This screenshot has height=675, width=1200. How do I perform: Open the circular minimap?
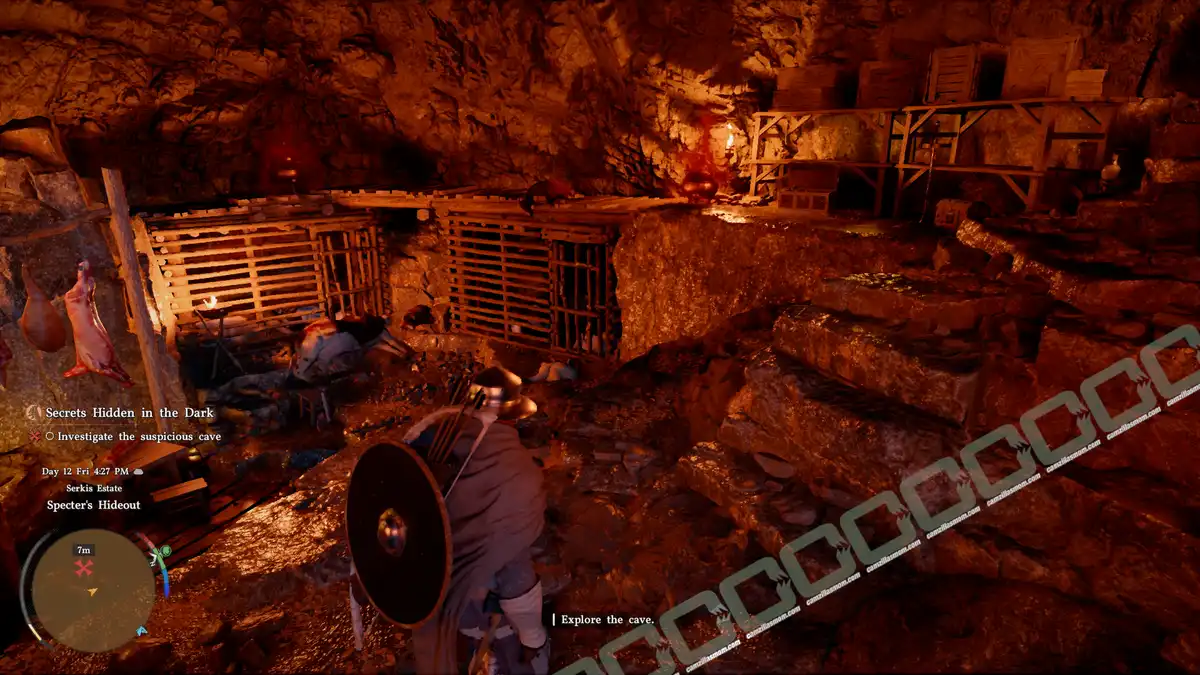(92, 591)
